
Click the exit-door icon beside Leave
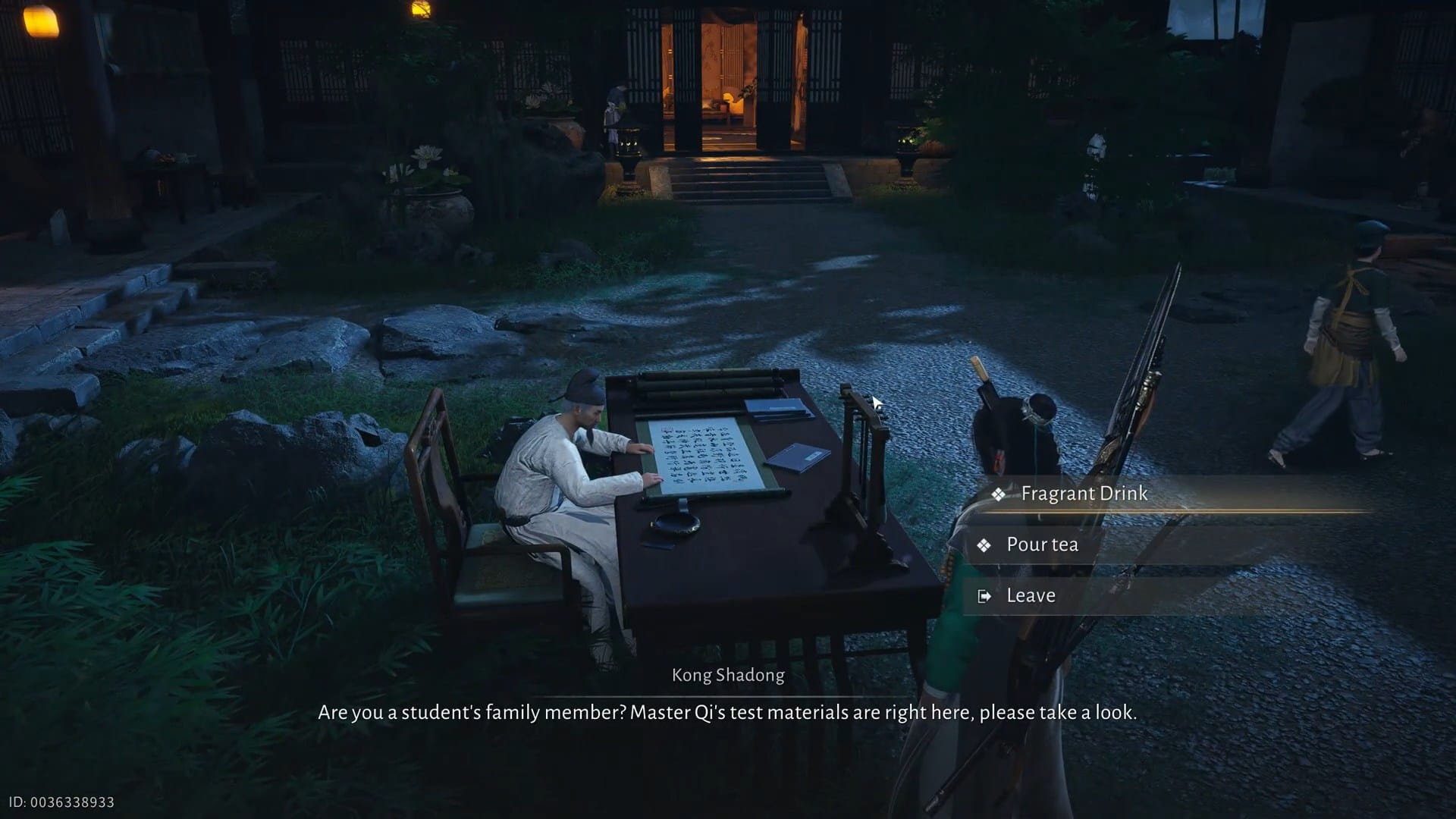984,595
